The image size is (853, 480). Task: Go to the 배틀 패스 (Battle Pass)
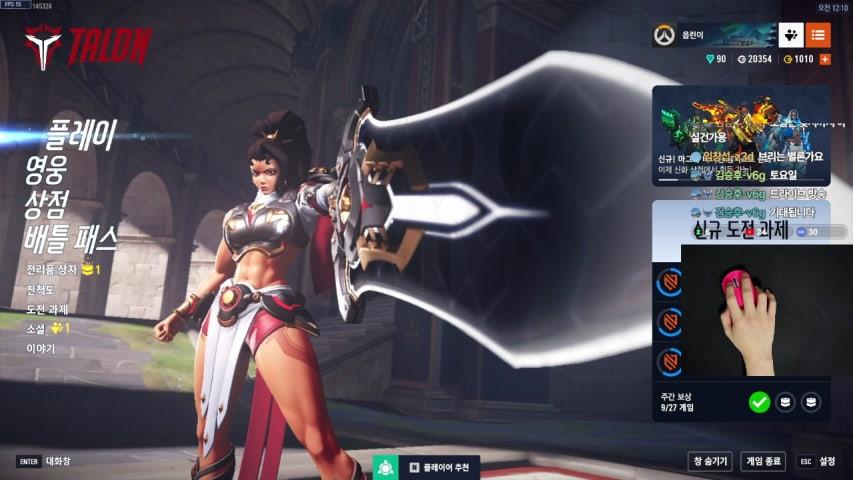71,238
